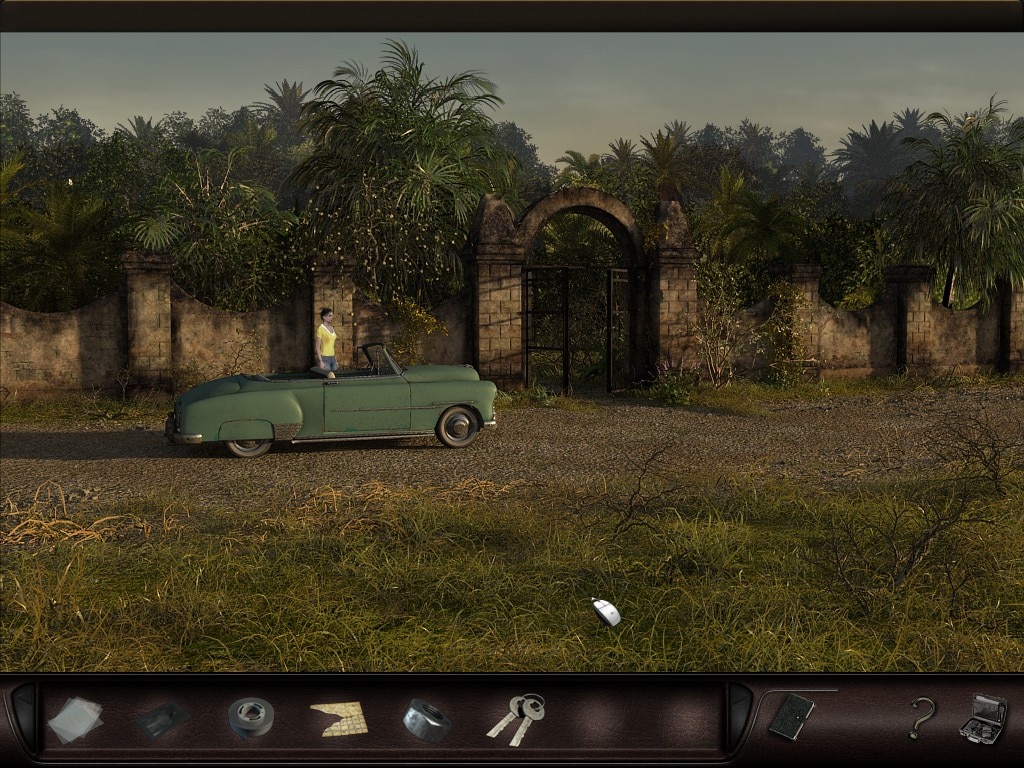Select the roll of tape
The image size is (1024, 768).
pos(250,717)
